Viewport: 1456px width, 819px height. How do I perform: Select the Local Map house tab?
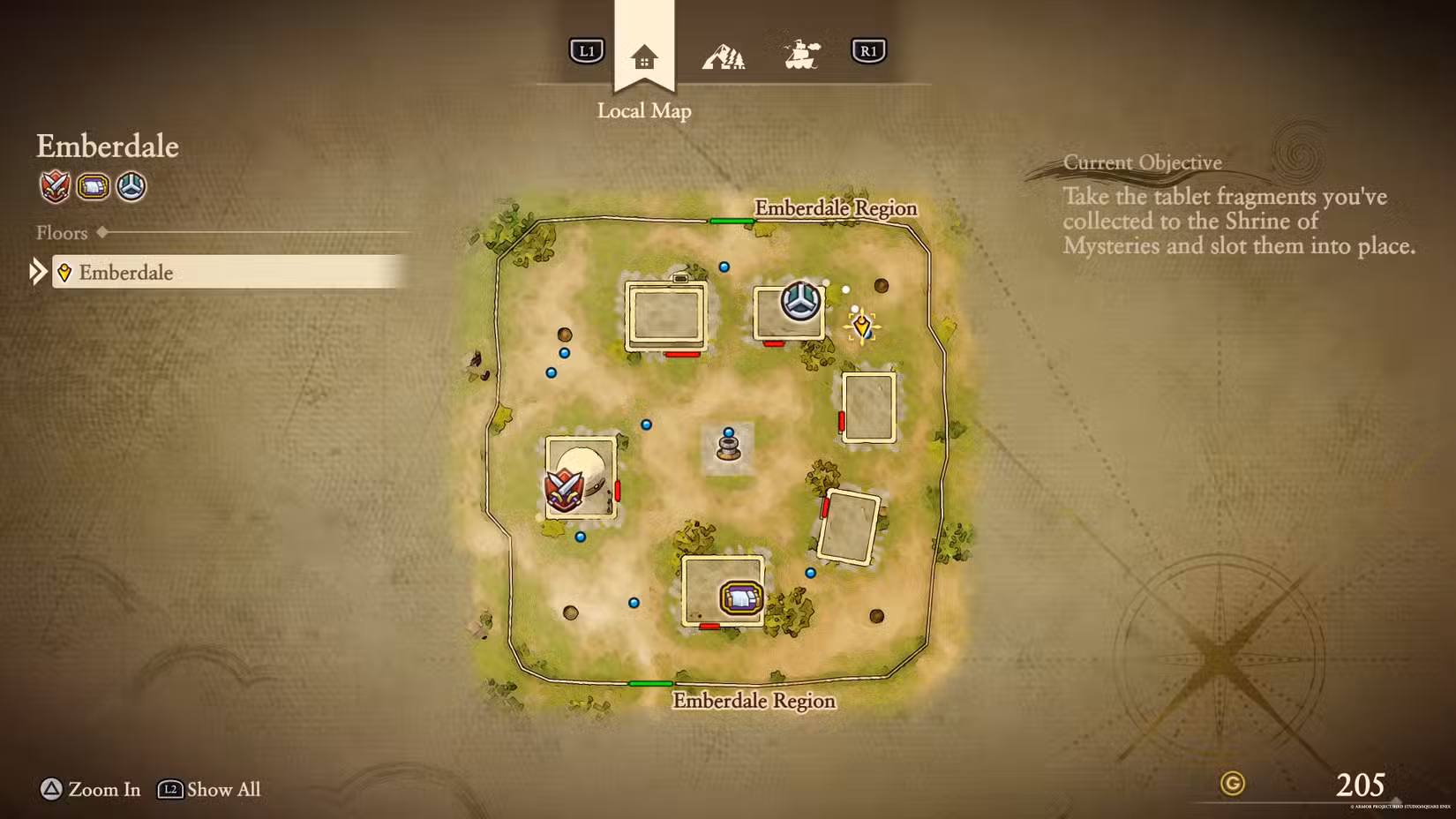pos(644,57)
